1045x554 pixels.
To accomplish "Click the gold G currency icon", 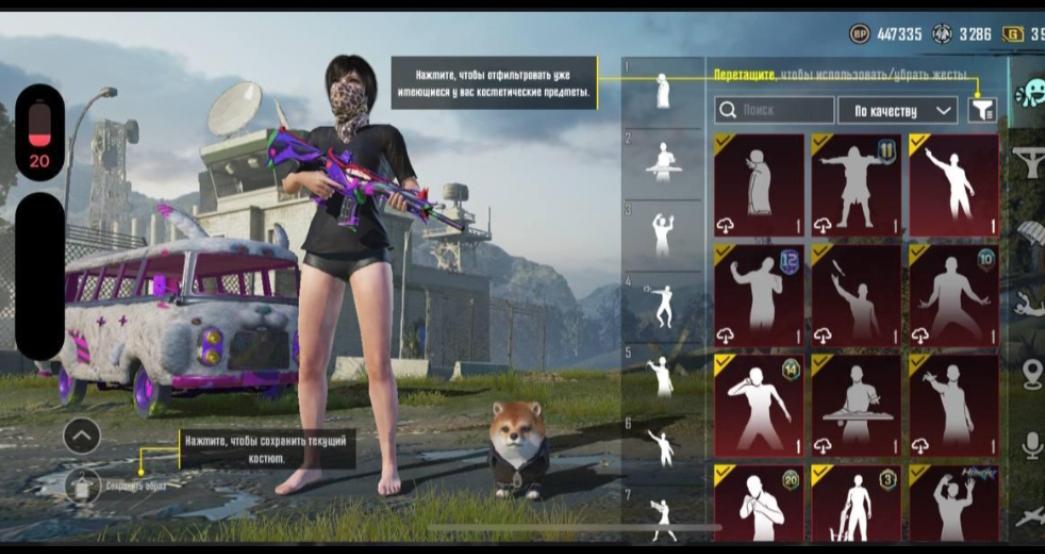I will (1013, 34).
